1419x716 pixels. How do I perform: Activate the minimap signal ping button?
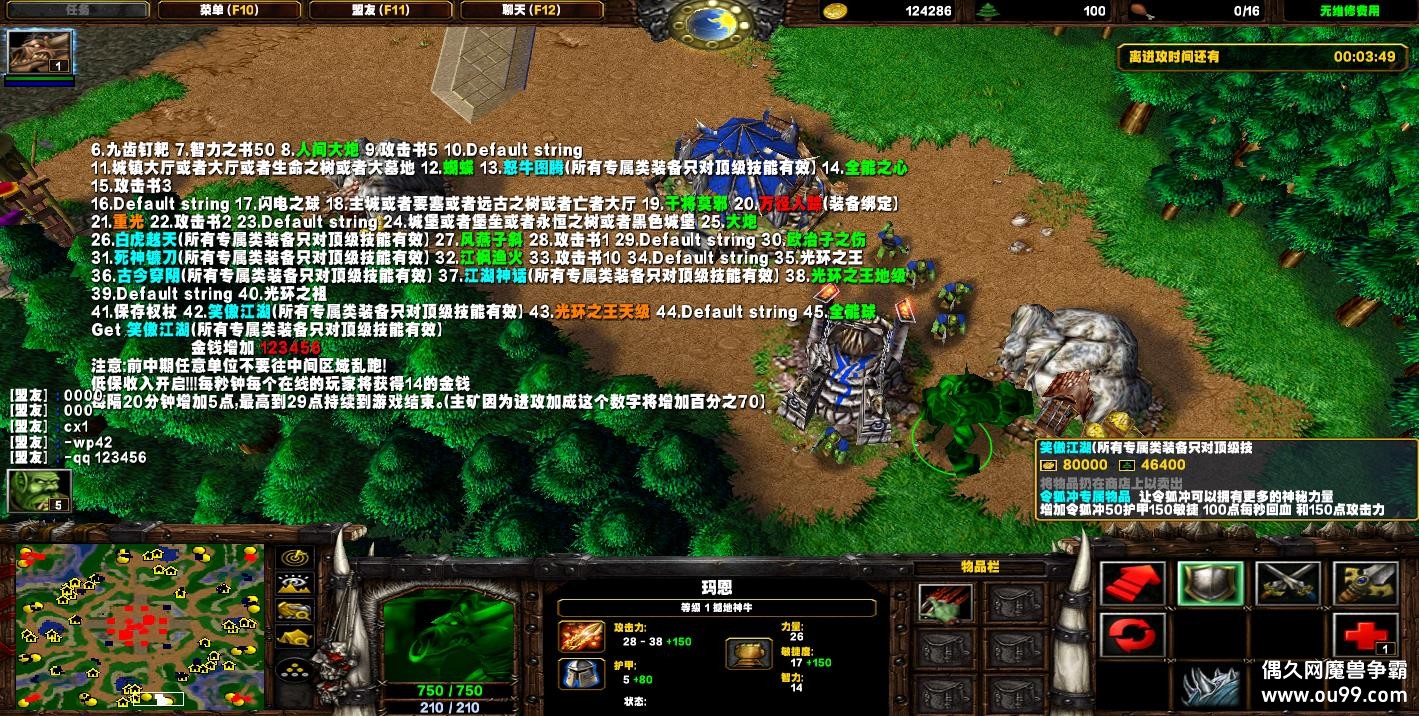[x=295, y=557]
